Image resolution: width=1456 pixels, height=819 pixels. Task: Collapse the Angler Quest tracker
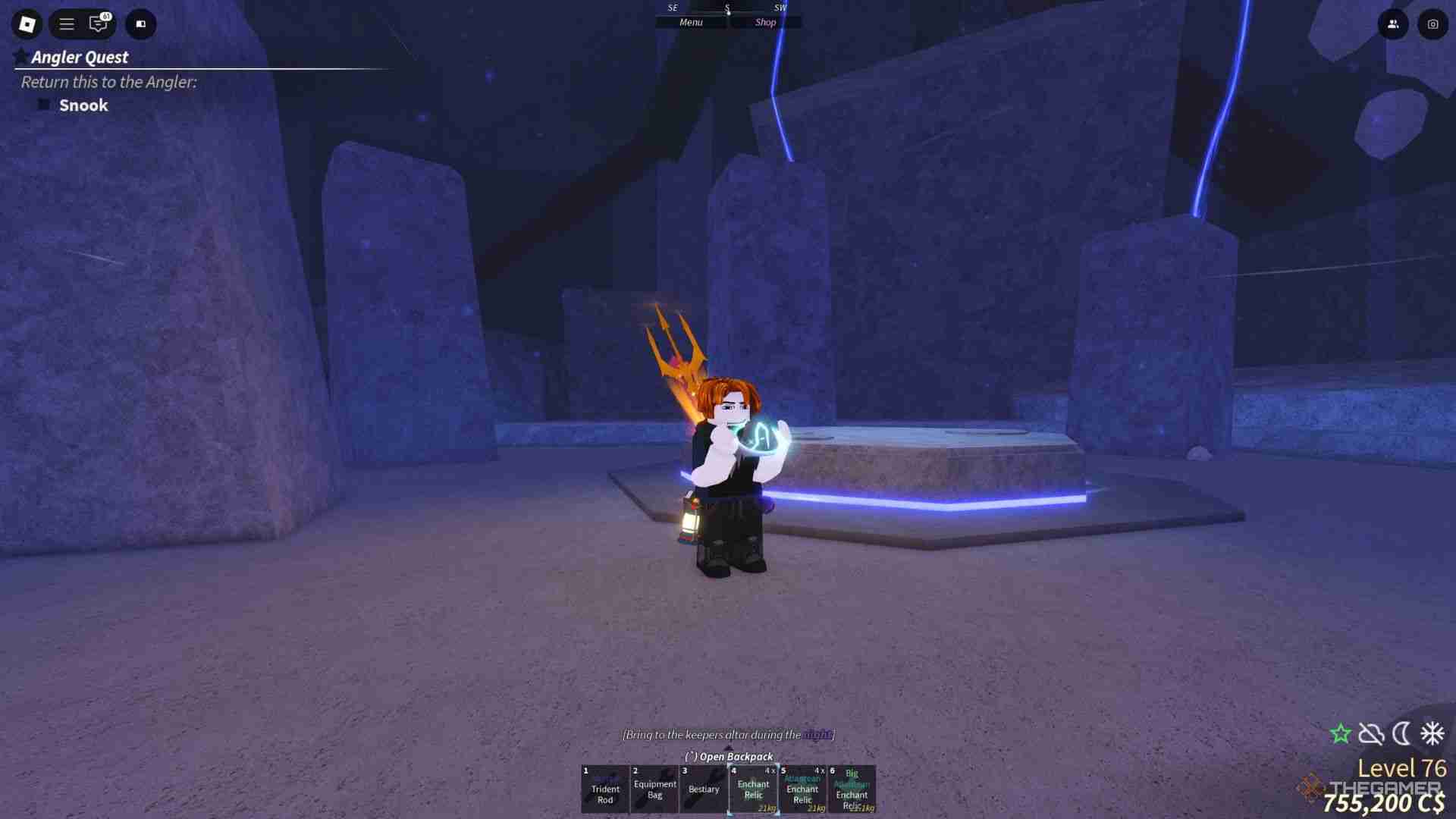tap(80, 57)
